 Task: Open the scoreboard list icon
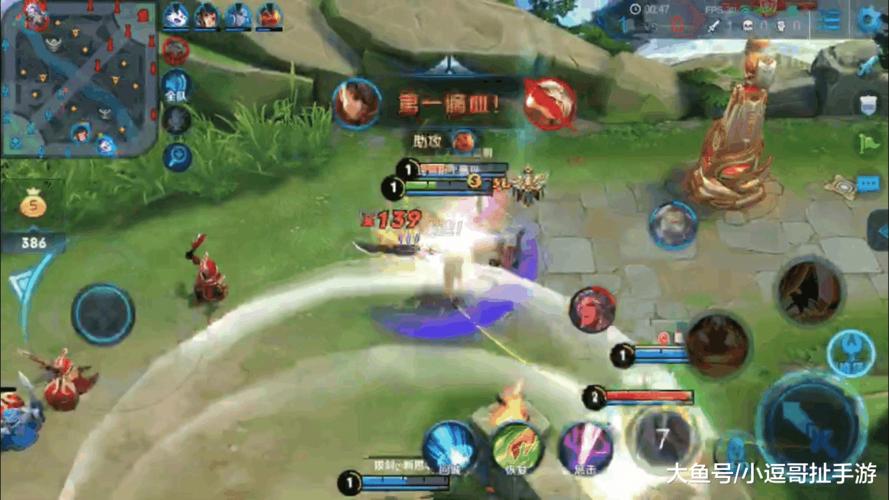[829, 20]
